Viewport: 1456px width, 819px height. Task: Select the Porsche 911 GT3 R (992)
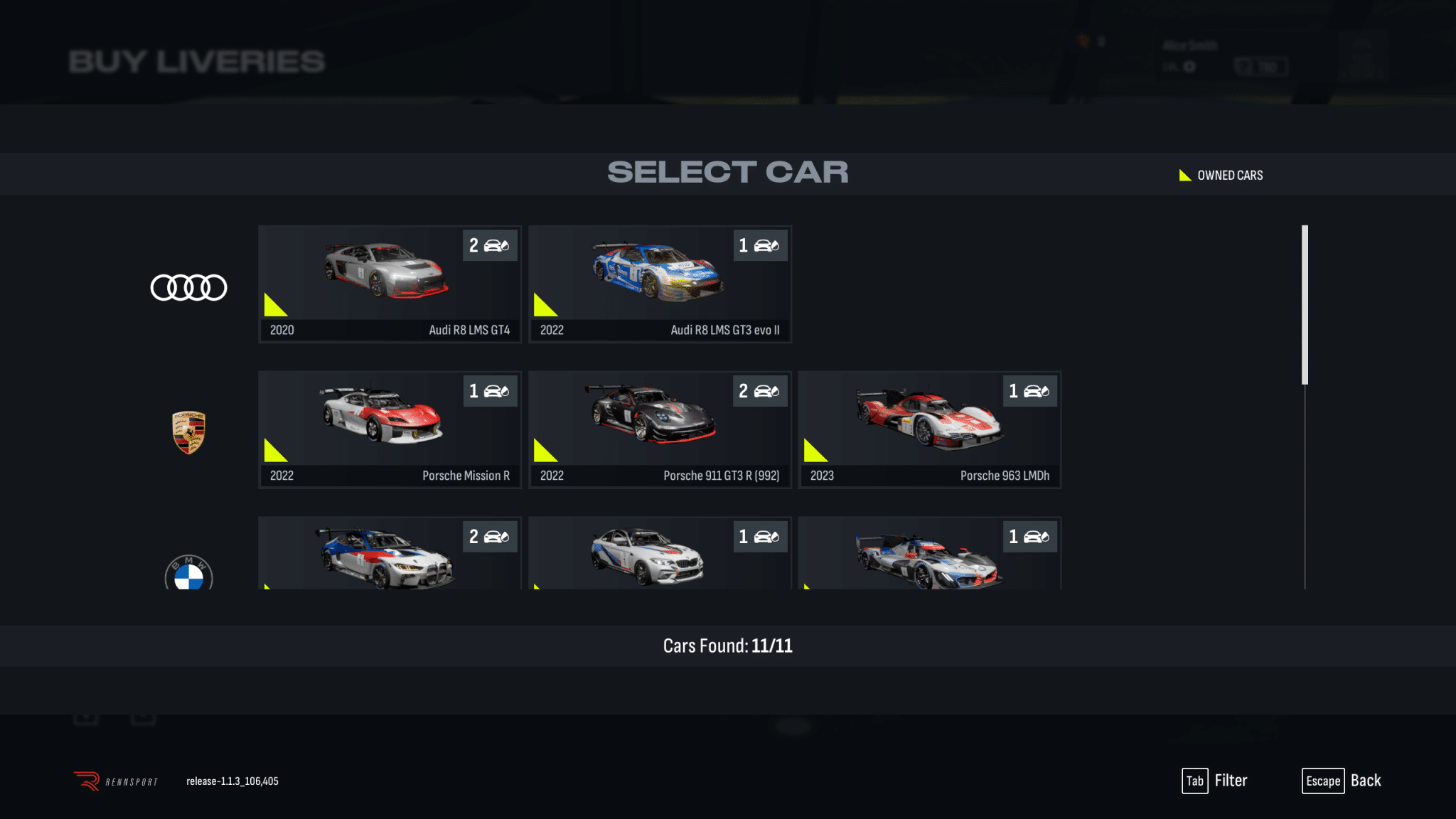coord(659,429)
